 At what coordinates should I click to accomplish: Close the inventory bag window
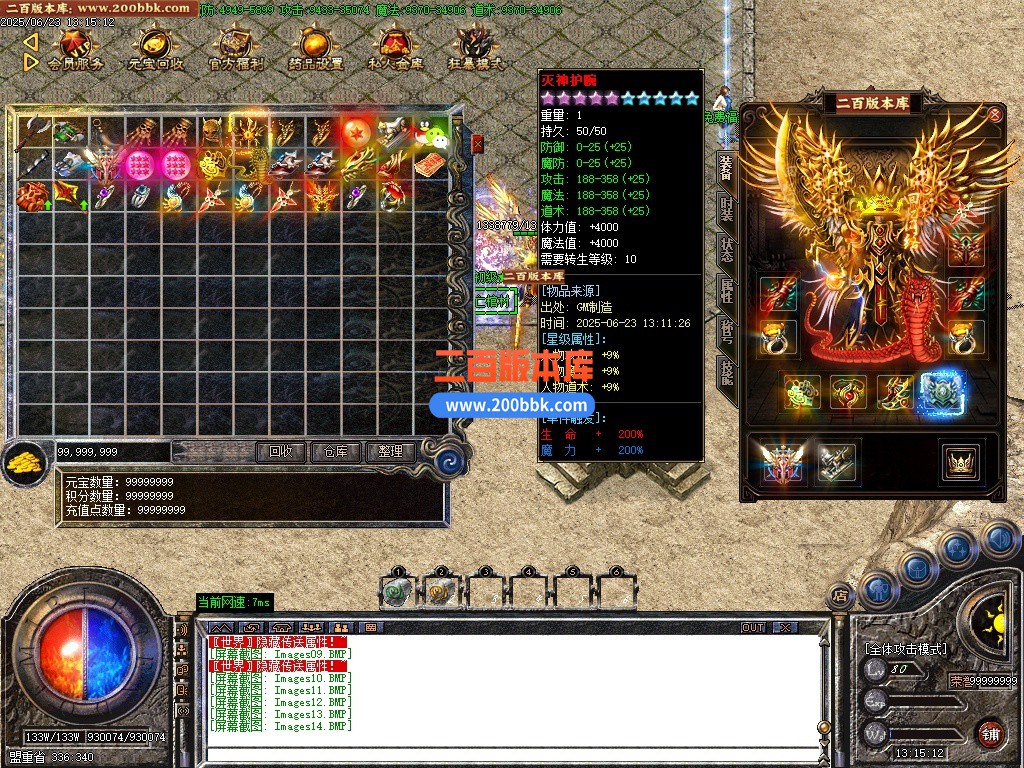[x=477, y=144]
